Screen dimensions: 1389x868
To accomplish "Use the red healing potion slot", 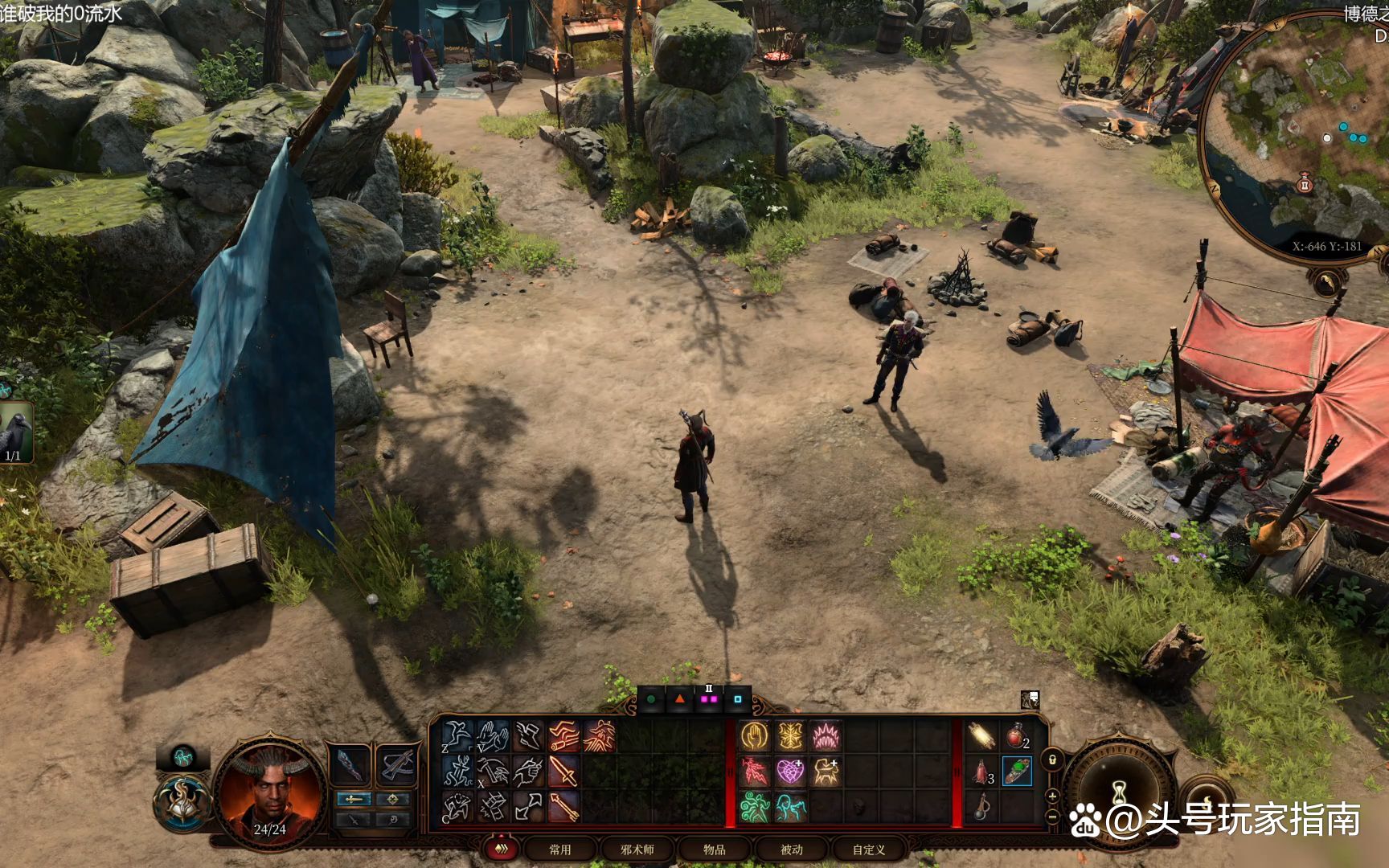I will point(1016,735).
